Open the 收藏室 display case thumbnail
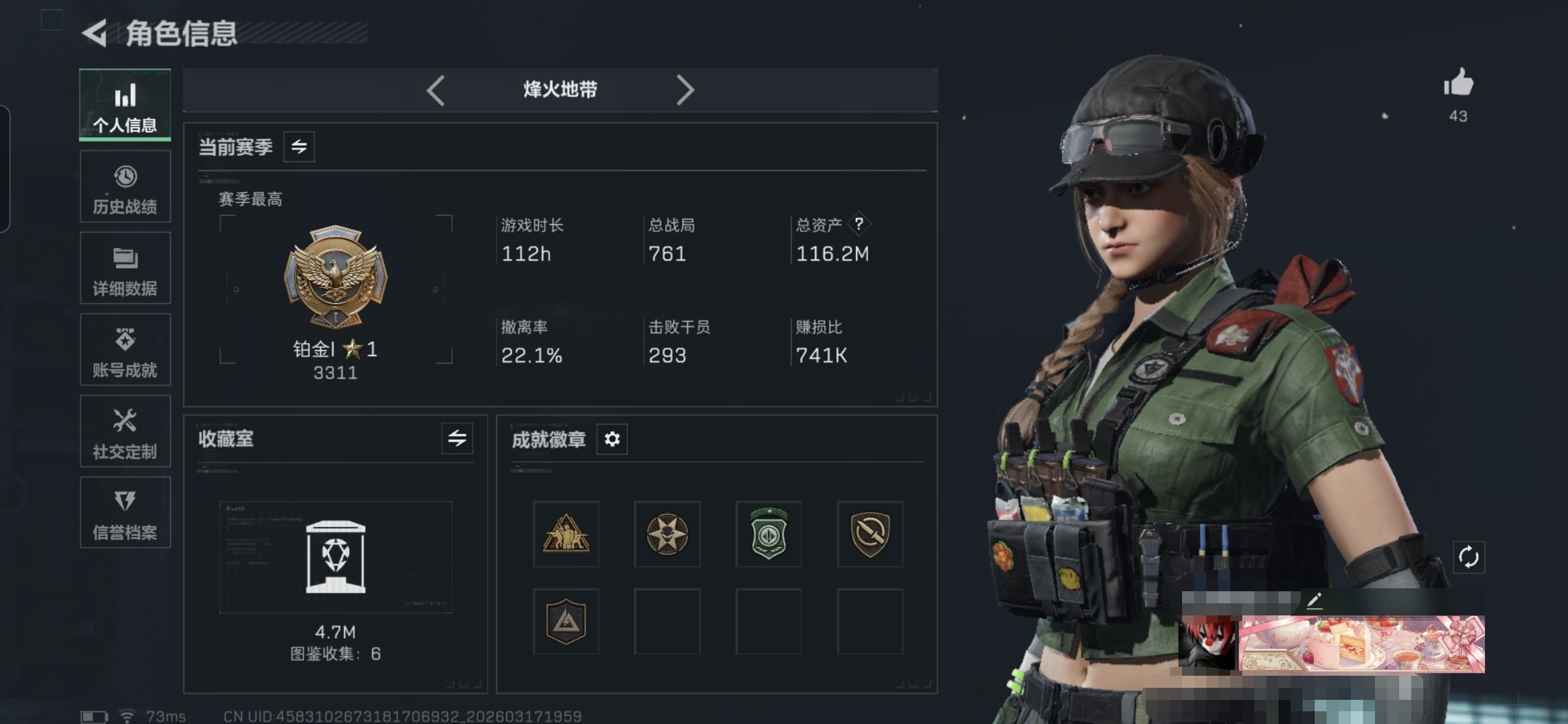This screenshot has height=724, width=1568. 336,557
